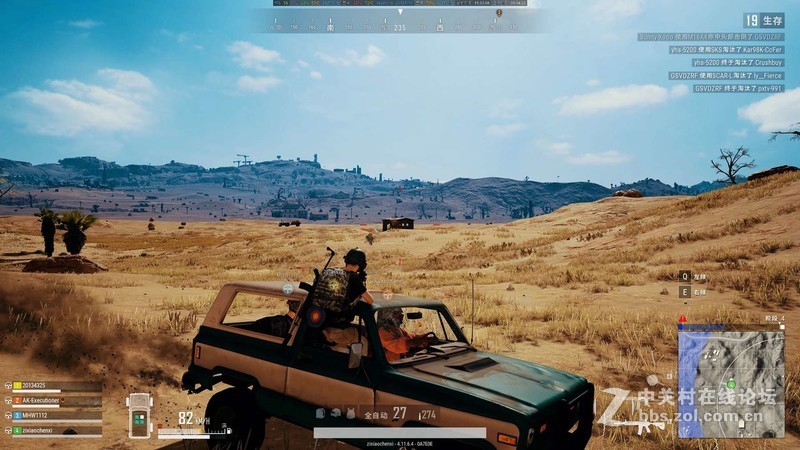Viewport: 800px width, 450px height.
Task: Toggle the 全自动 fire mode label
Action: coord(375,414)
